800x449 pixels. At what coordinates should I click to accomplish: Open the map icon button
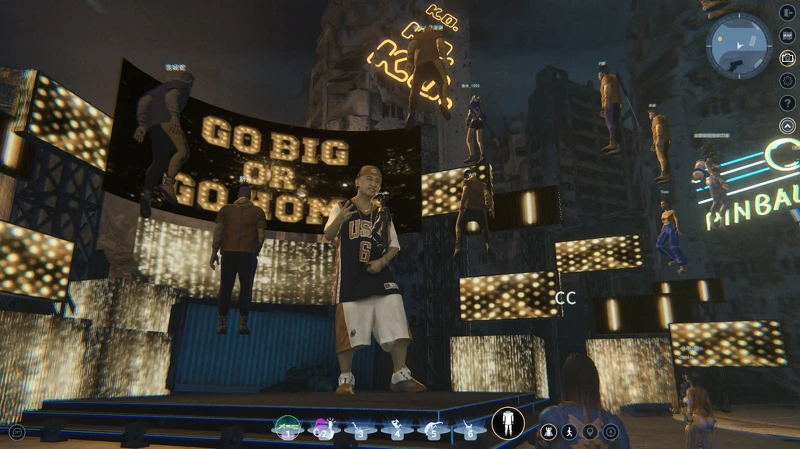click(787, 36)
